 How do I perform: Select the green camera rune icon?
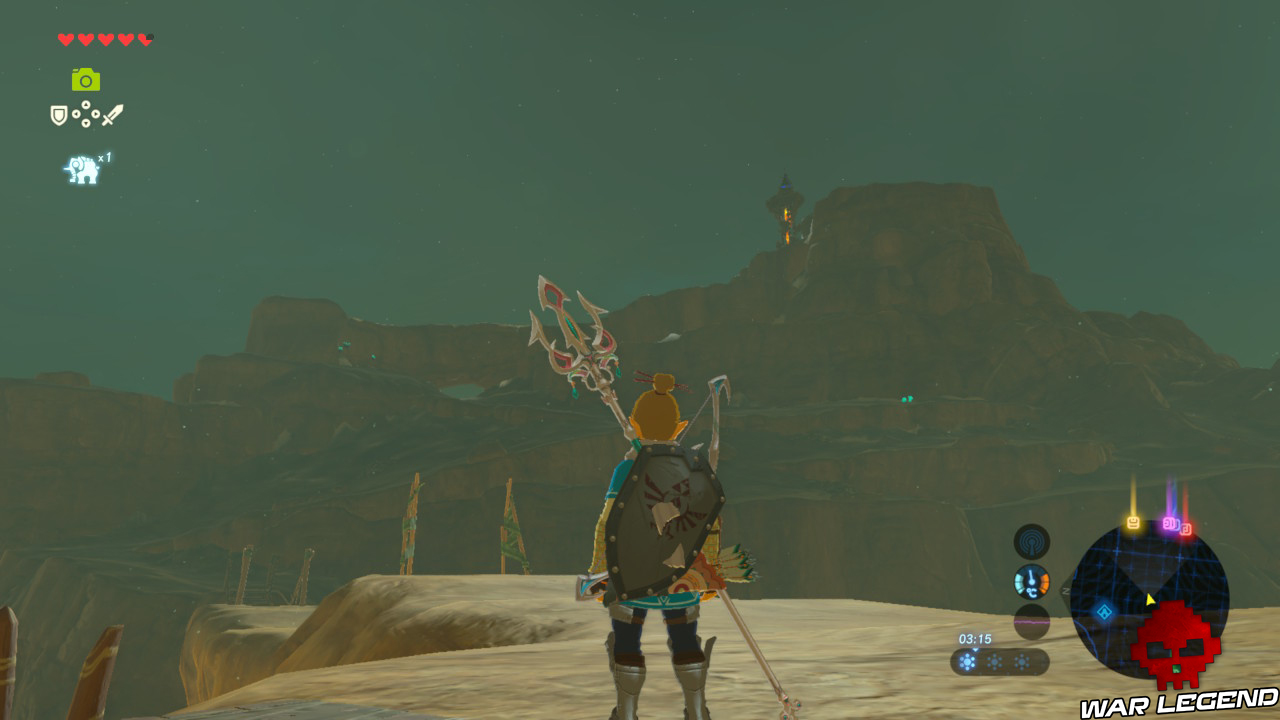pyautogui.click(x=86, y=79)
